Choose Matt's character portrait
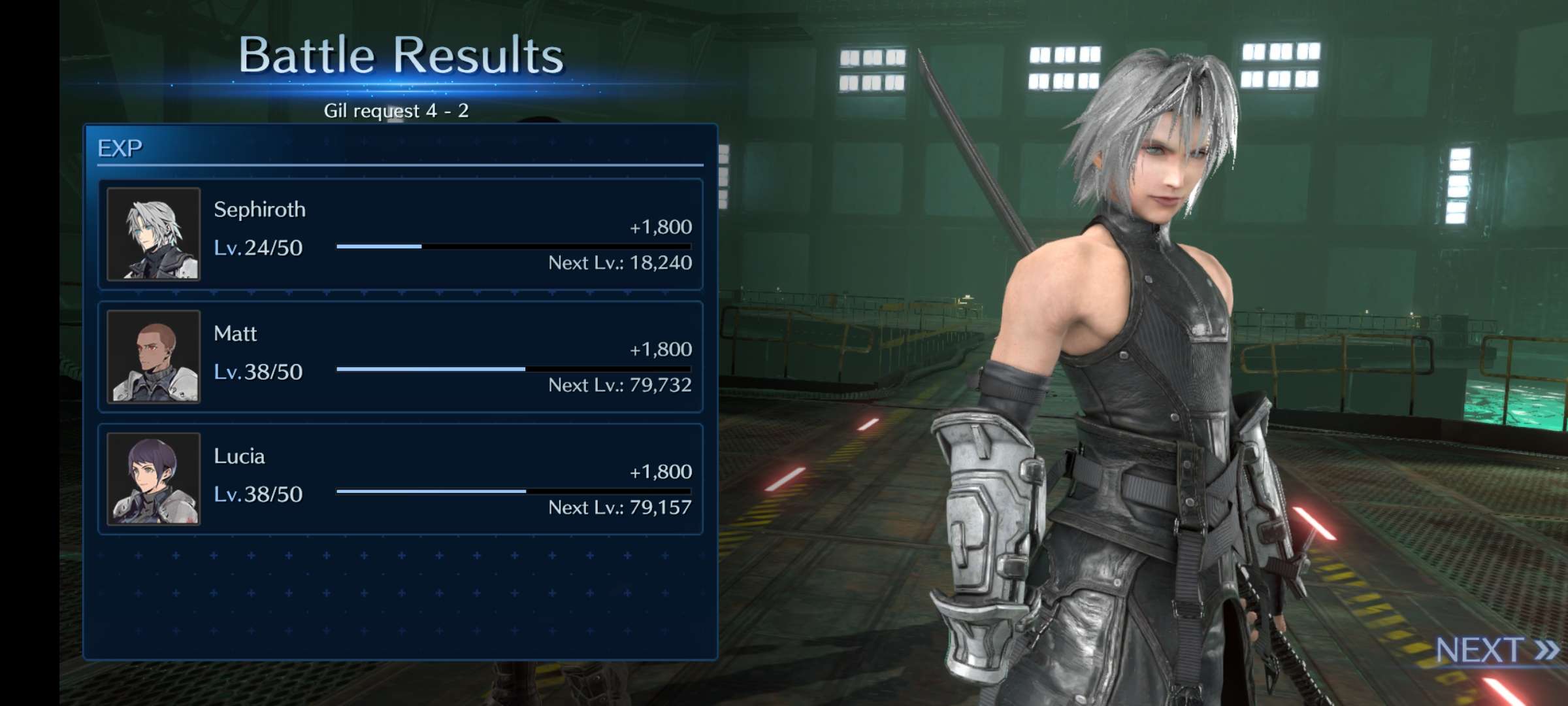Screen dimensions: 1568x706 154,357
